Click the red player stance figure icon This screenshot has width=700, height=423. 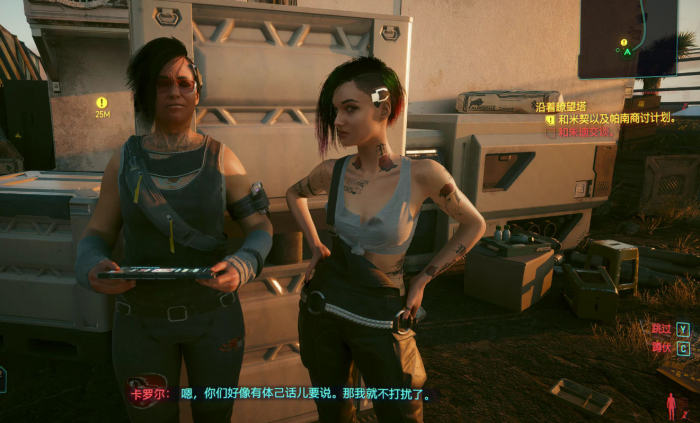pos(672,405)
